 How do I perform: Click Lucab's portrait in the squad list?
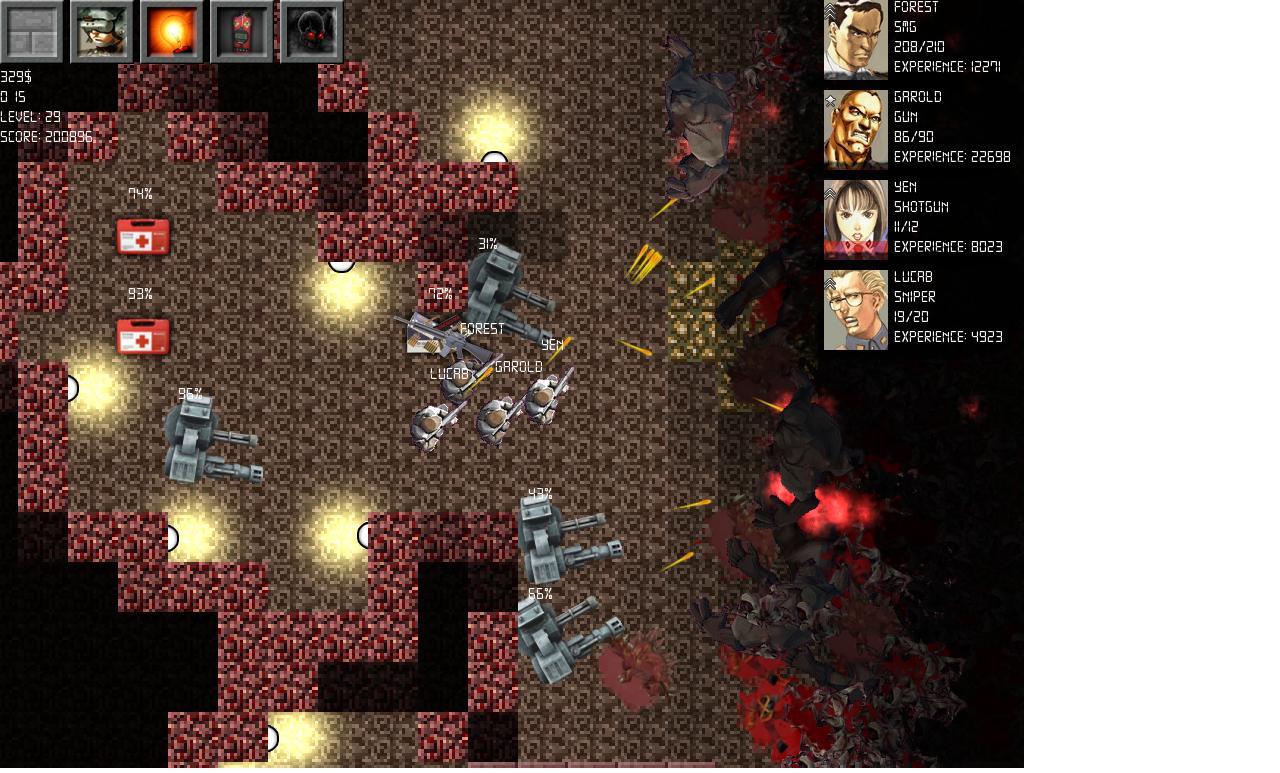[855, 309]
